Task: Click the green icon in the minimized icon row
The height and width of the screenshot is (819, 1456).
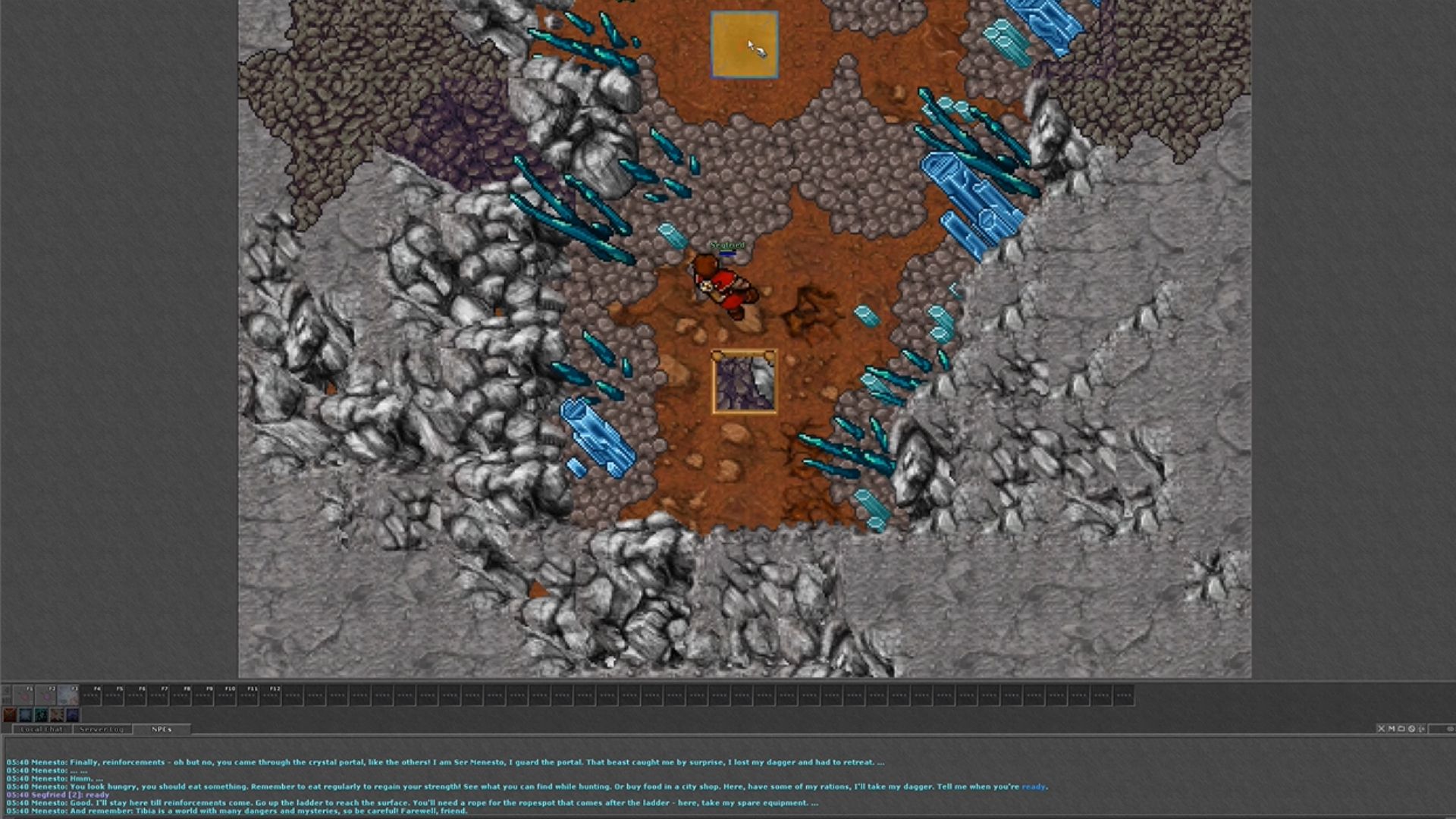Action: [x=41, y=714]
